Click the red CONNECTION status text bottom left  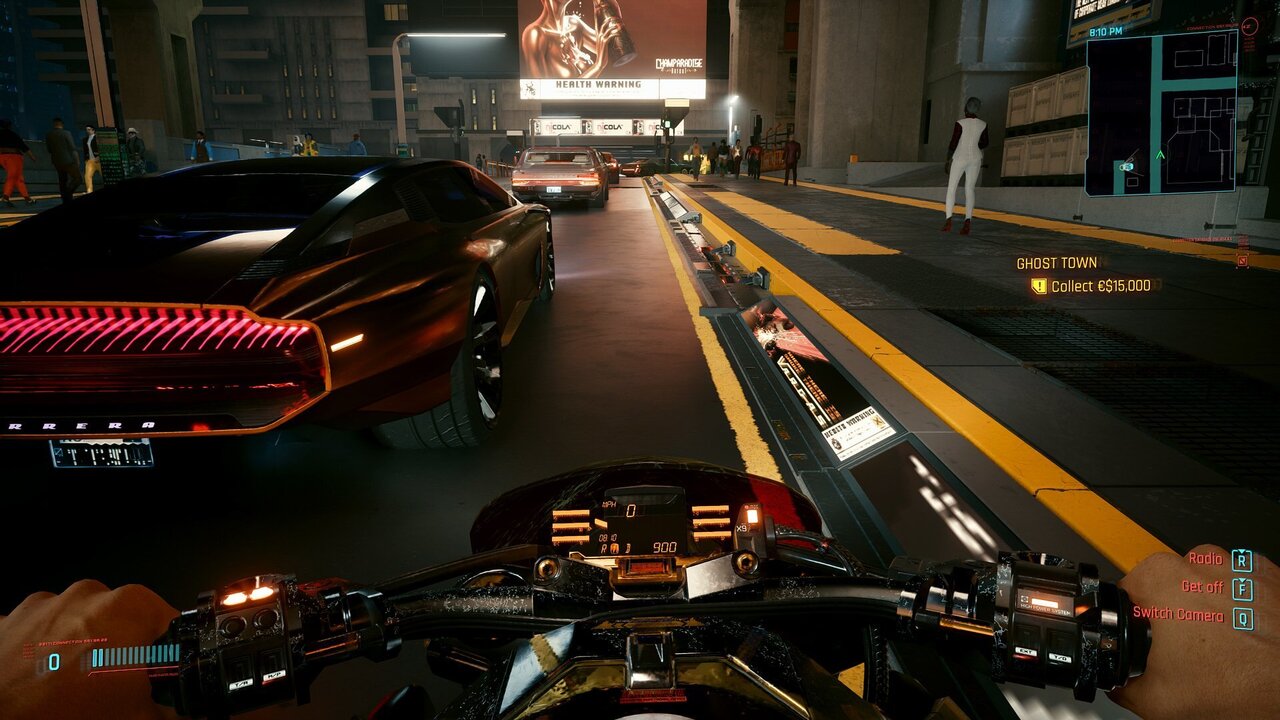tap(72, 640)
